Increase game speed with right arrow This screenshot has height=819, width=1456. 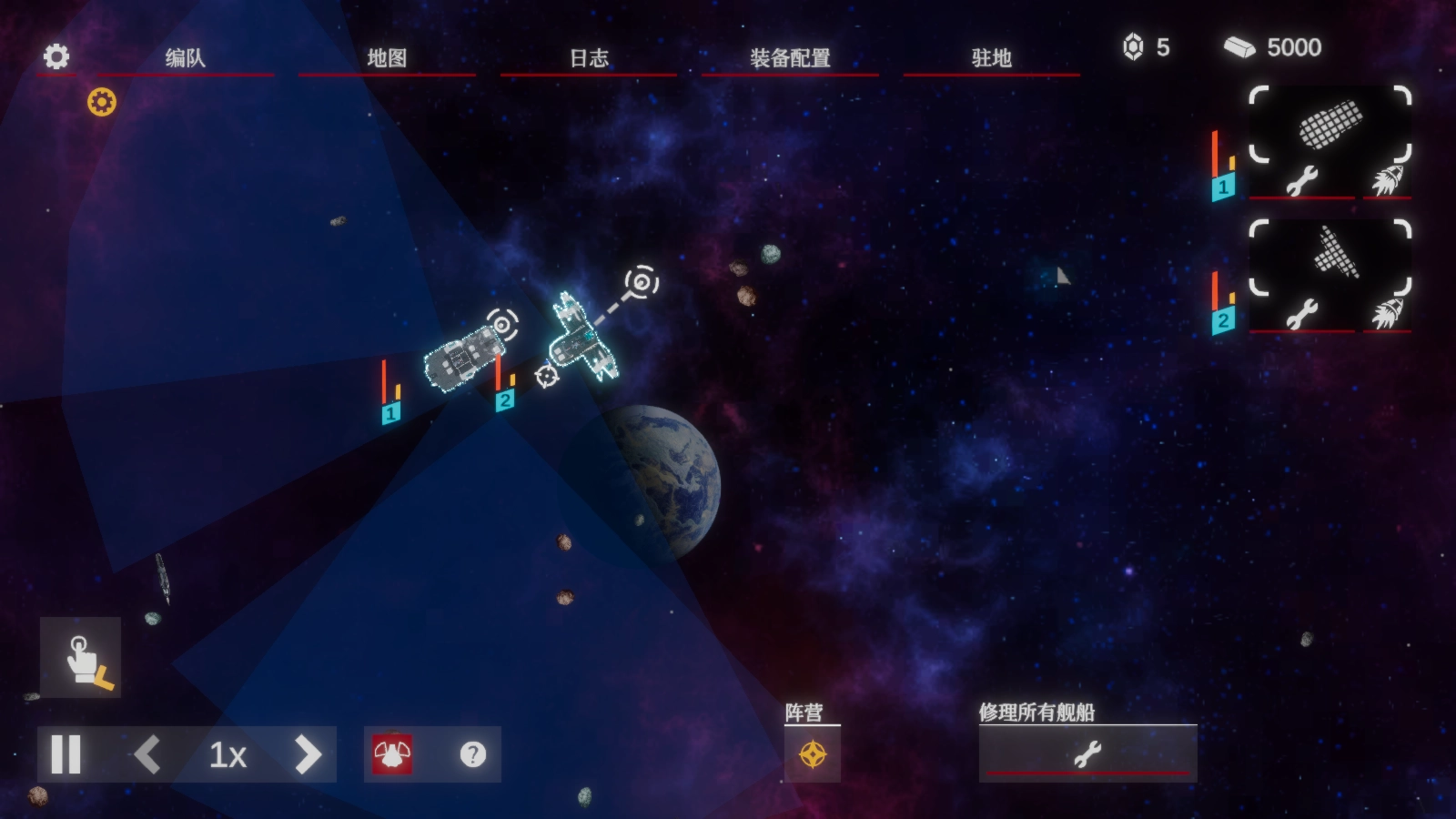tap(308, 754)
